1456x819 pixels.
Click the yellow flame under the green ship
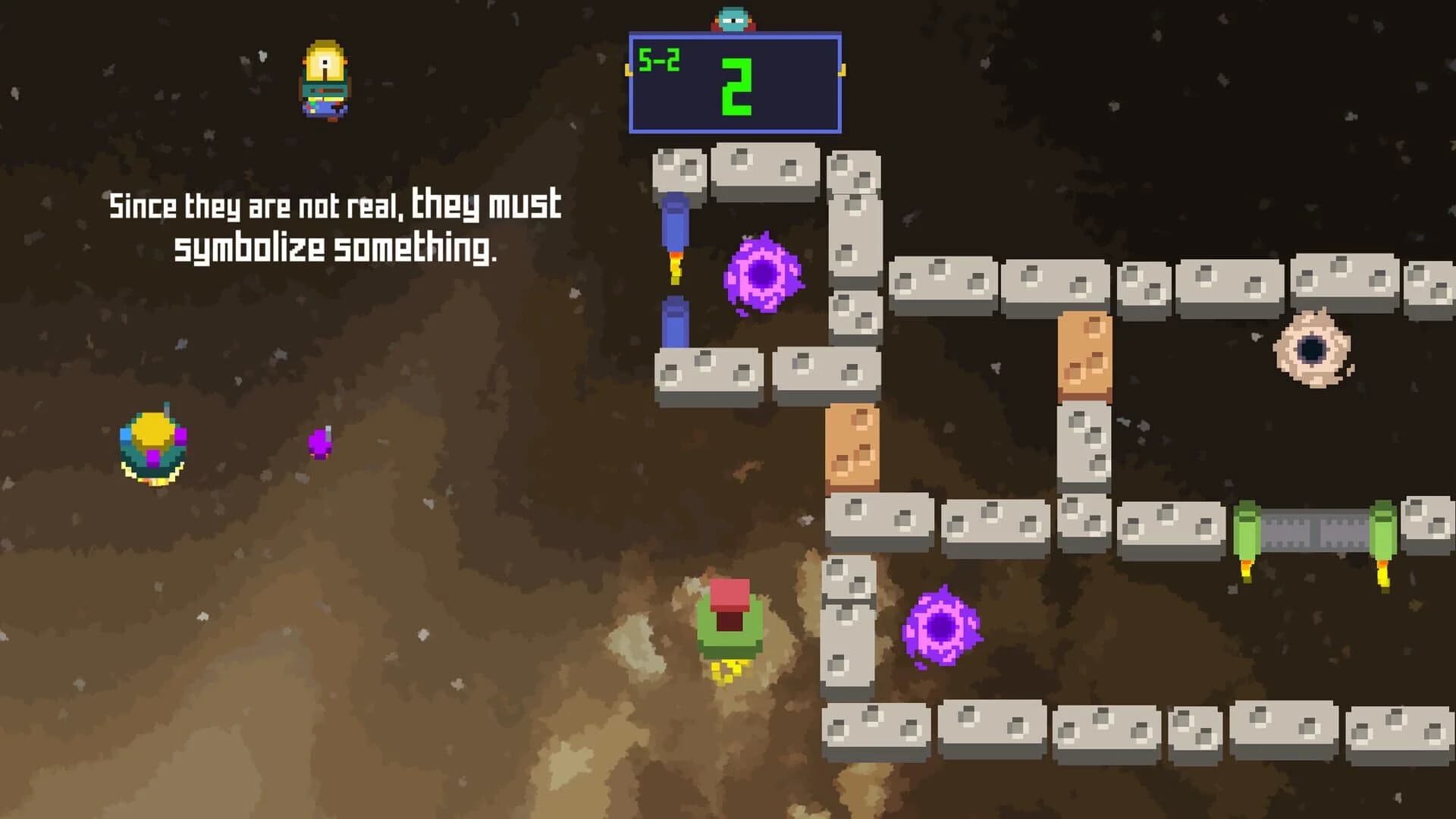click(x=730, y=676)
